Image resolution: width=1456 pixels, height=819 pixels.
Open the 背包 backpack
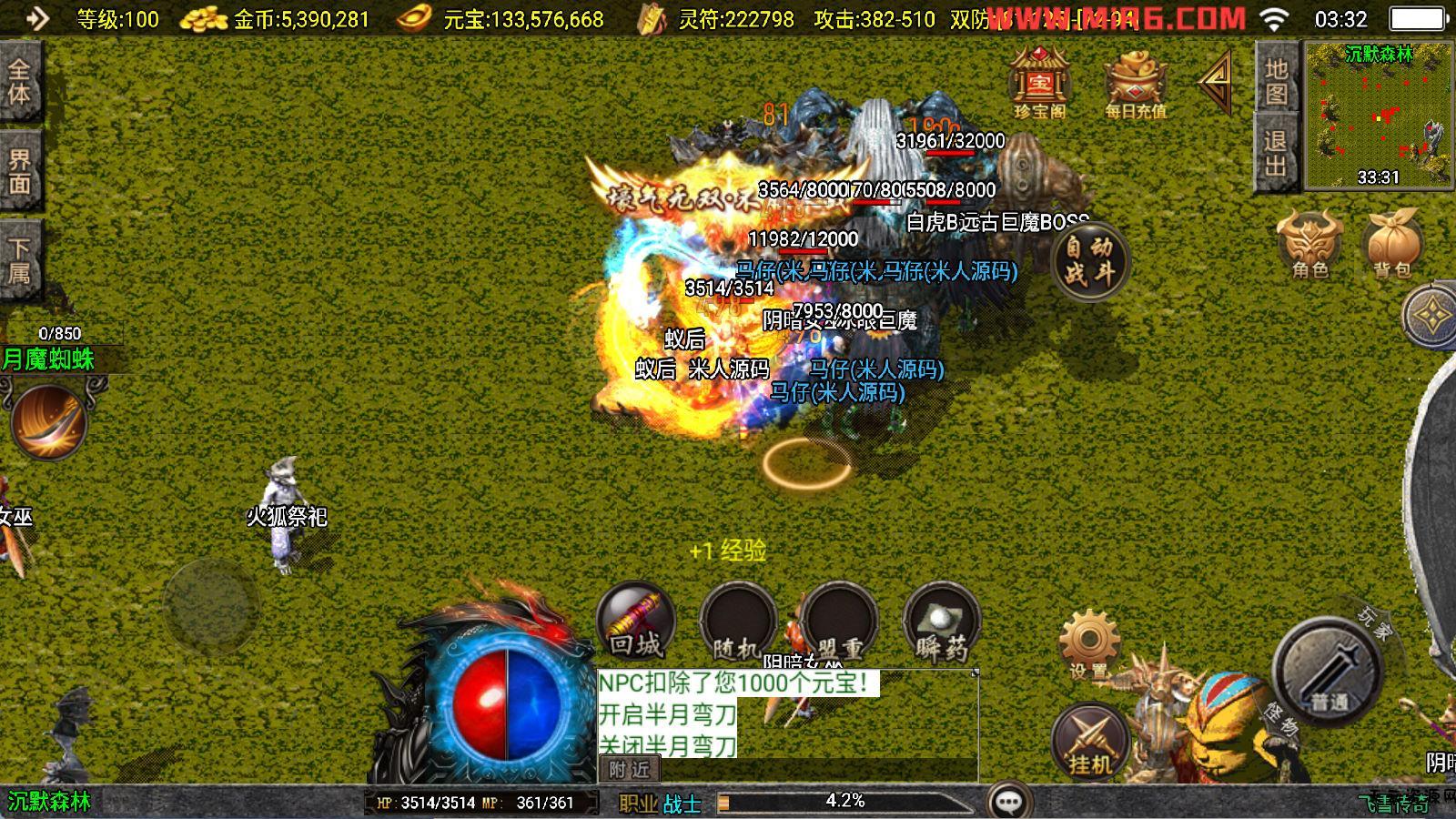coord(1392,244)
